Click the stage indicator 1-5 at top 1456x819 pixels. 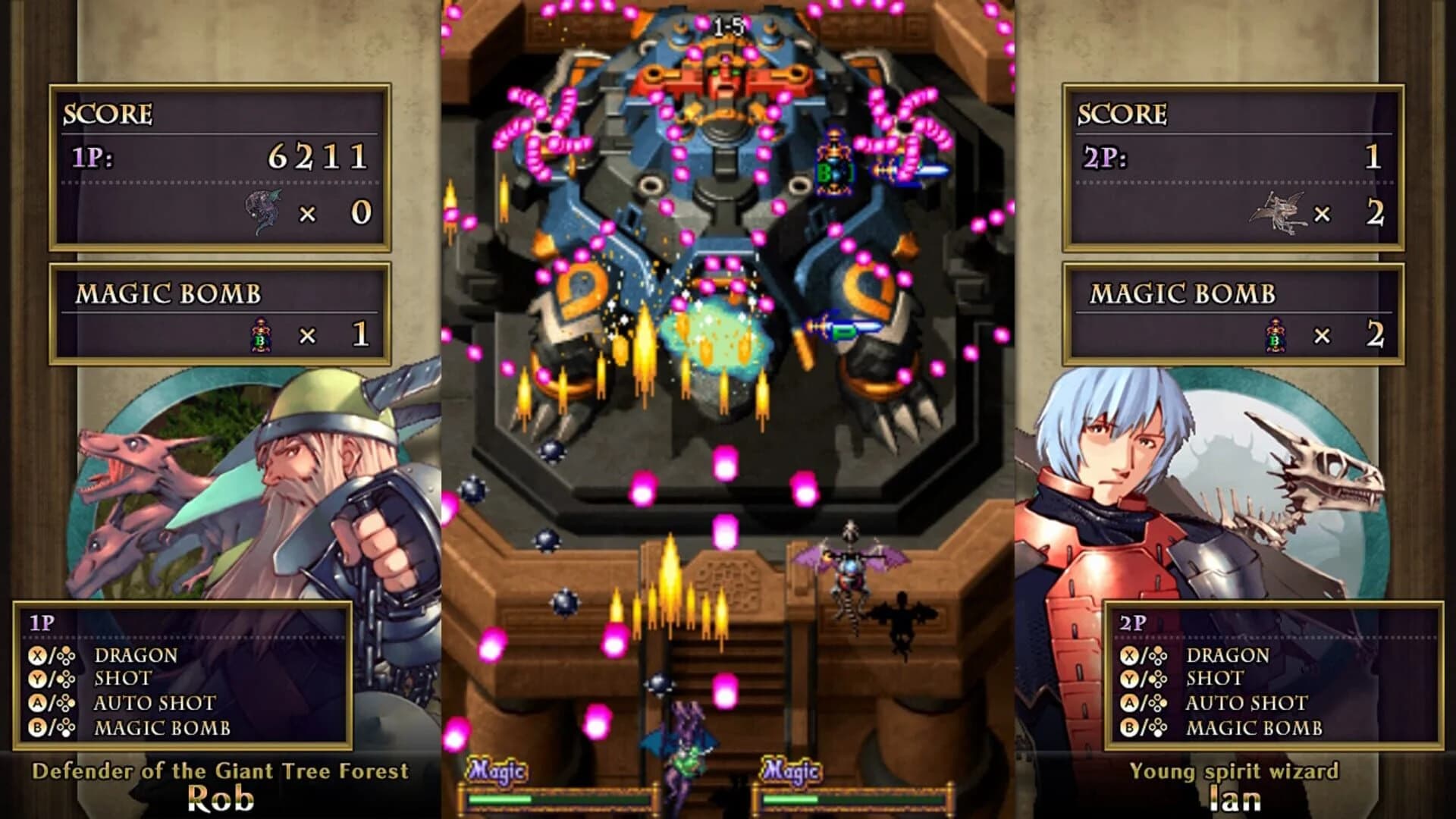coord(730,23)
